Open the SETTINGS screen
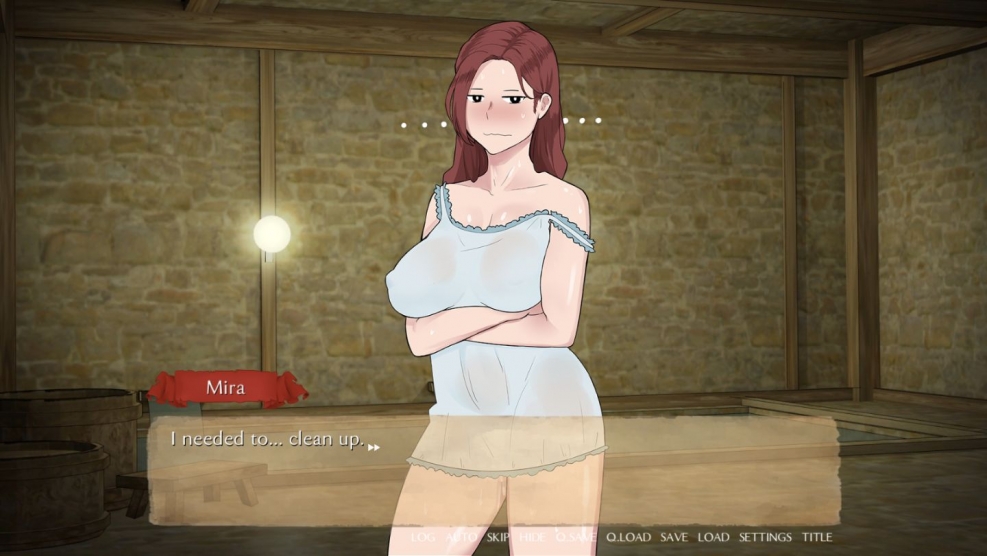The image size is (987, 556). pos(765,537)
